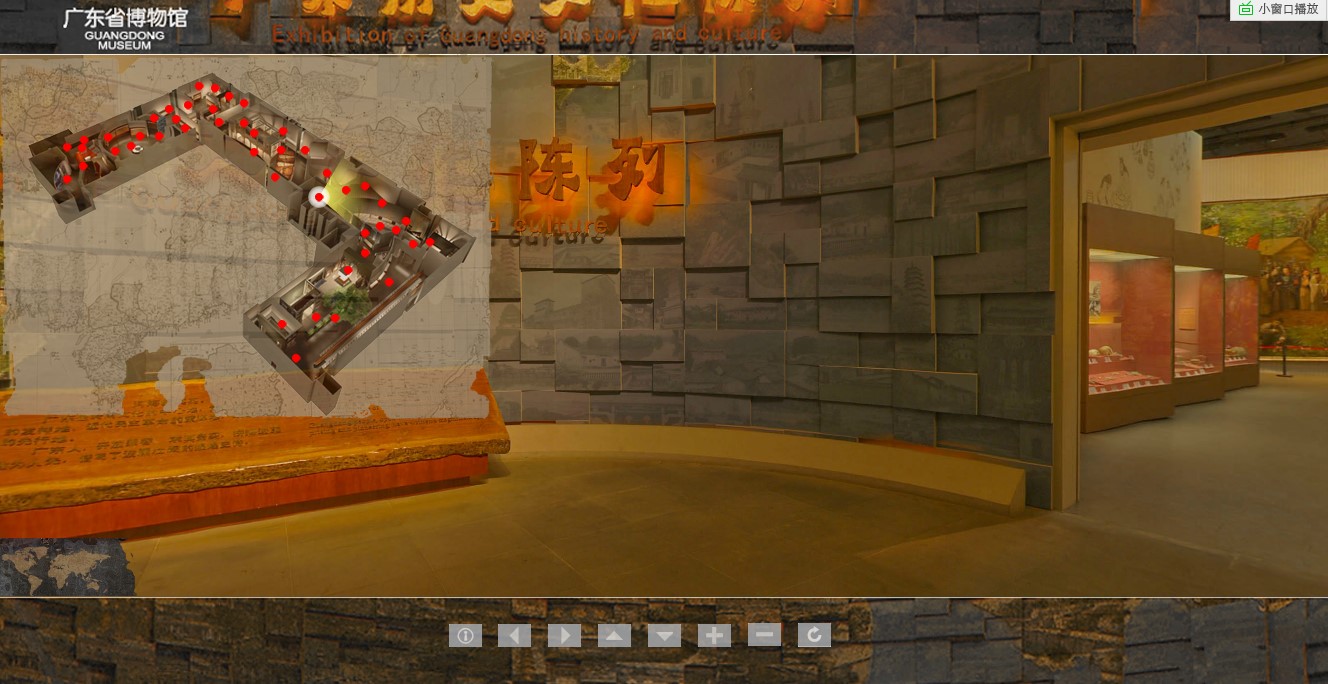Rotate the view right with the right arrow

point(564,635)
